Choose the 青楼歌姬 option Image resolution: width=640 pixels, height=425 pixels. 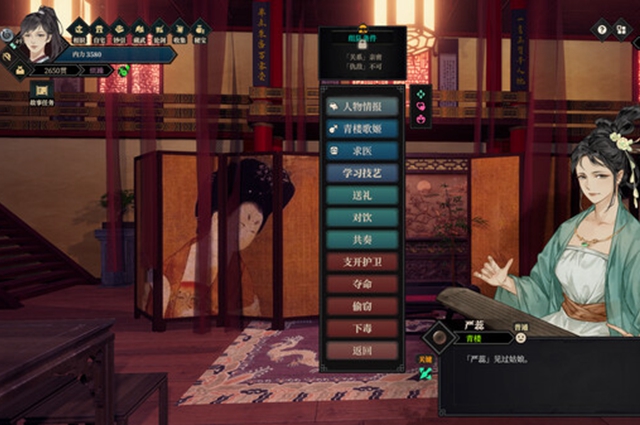[x=362, y=129]
